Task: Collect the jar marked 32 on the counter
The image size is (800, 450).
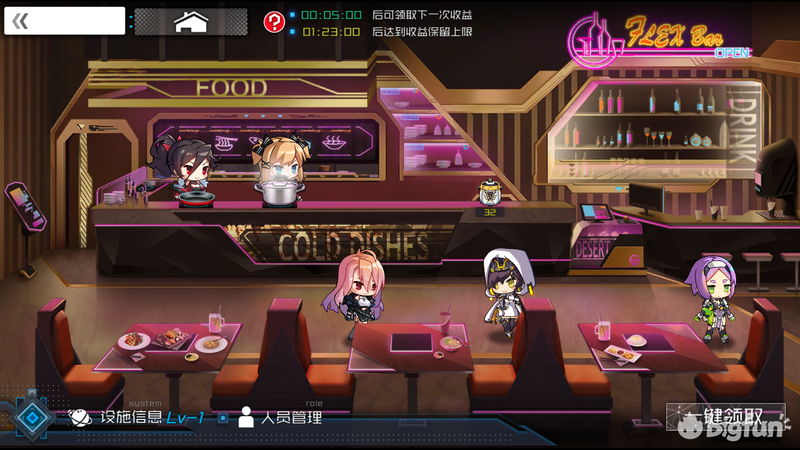Action: click(490, 193)
